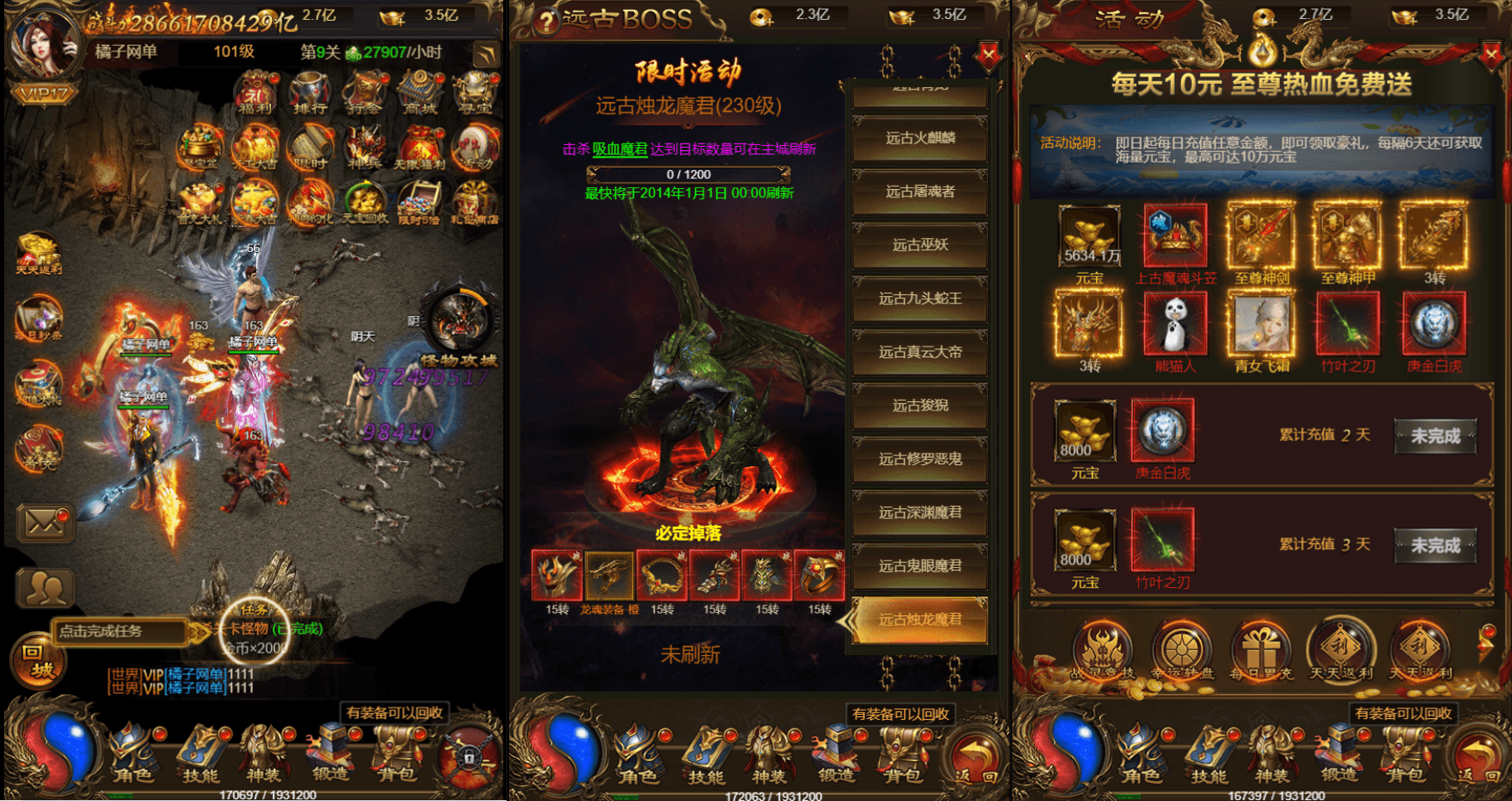Click the 点击完成任务 quest button
This screenshot has height=801, width=1512.
click(119, 632)
